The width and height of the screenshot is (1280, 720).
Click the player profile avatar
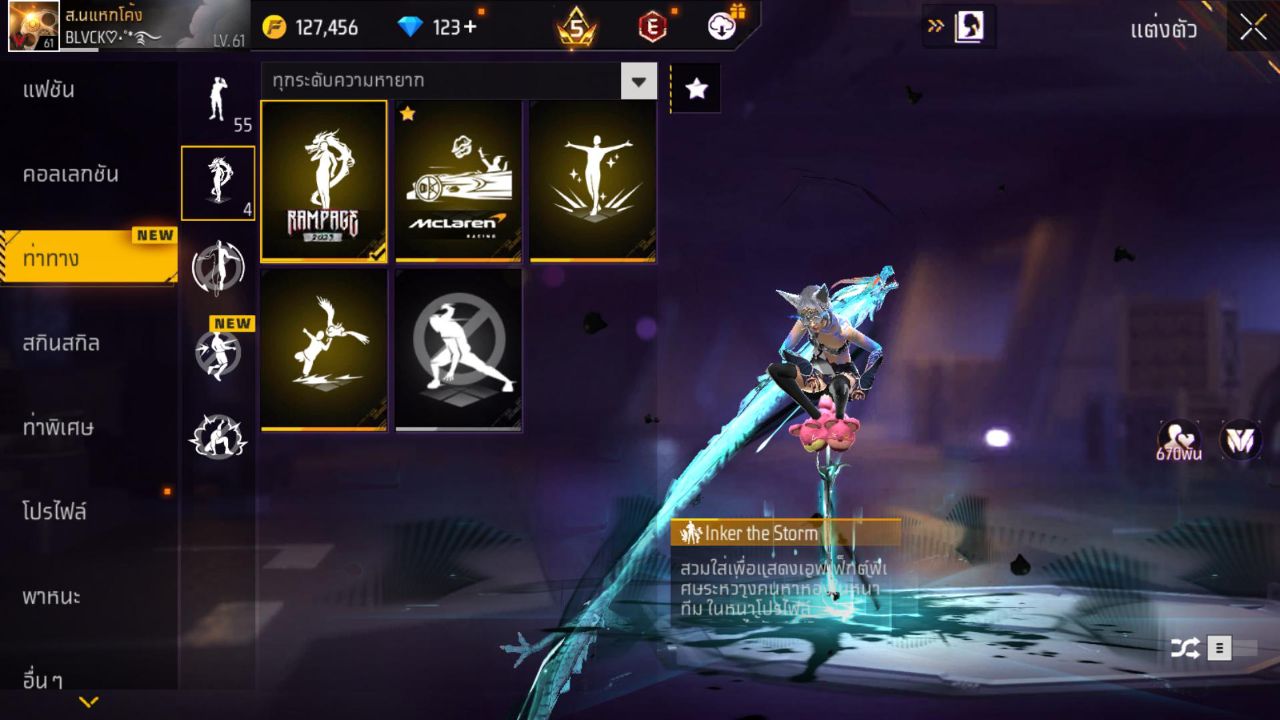pyautogui.click(x=33, y=26)
